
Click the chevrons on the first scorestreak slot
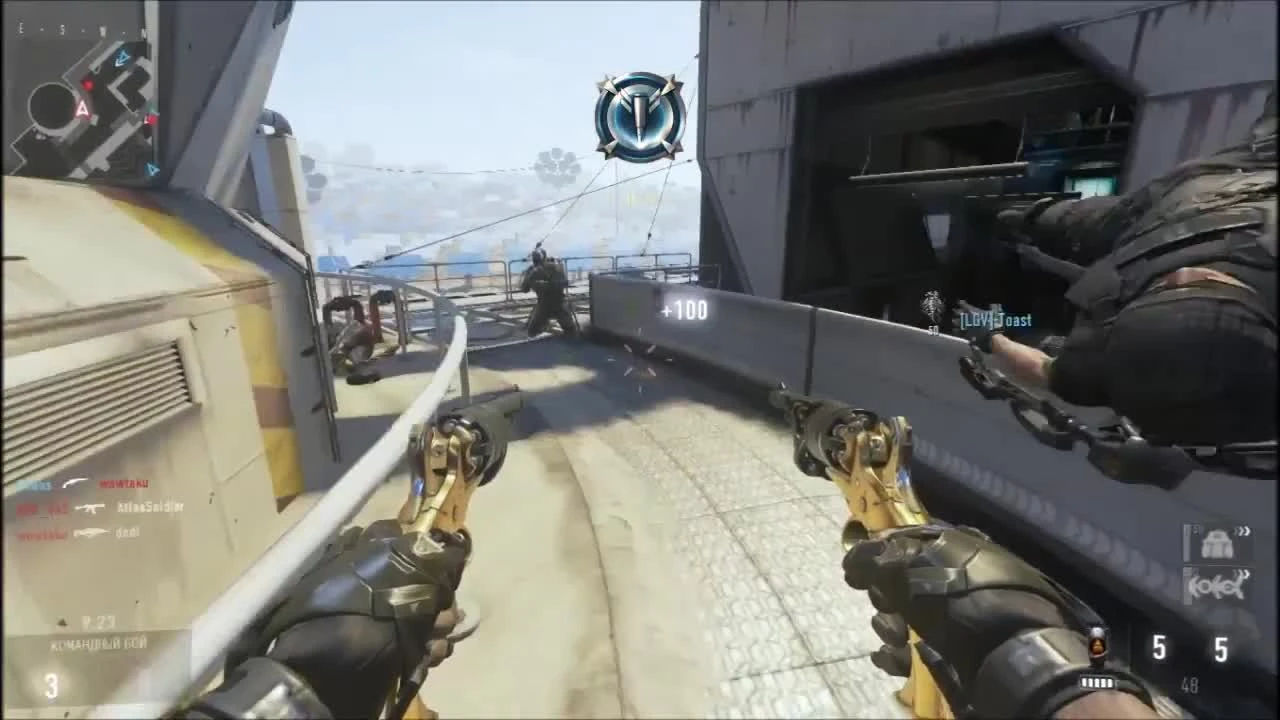1243,531
